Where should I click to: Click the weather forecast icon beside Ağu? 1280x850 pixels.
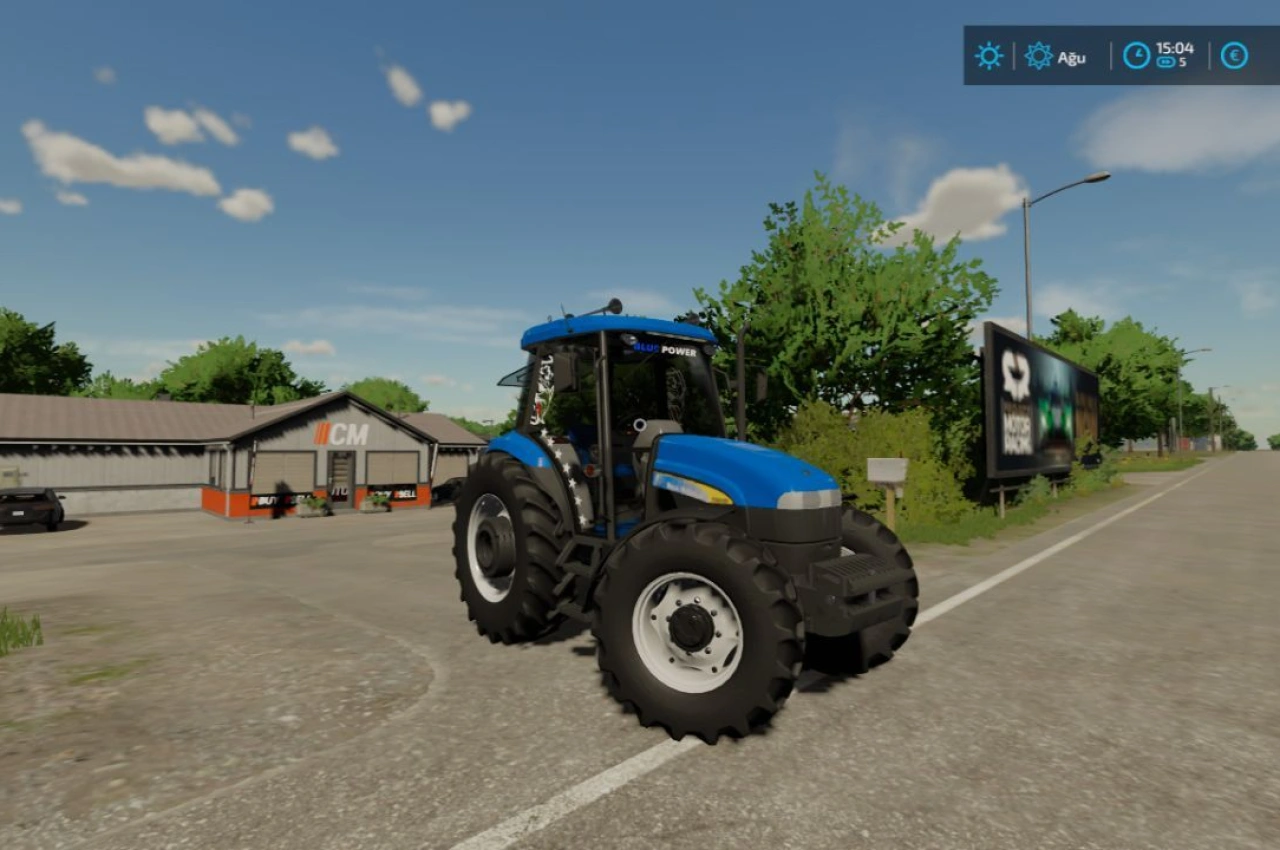(1037, 55)
